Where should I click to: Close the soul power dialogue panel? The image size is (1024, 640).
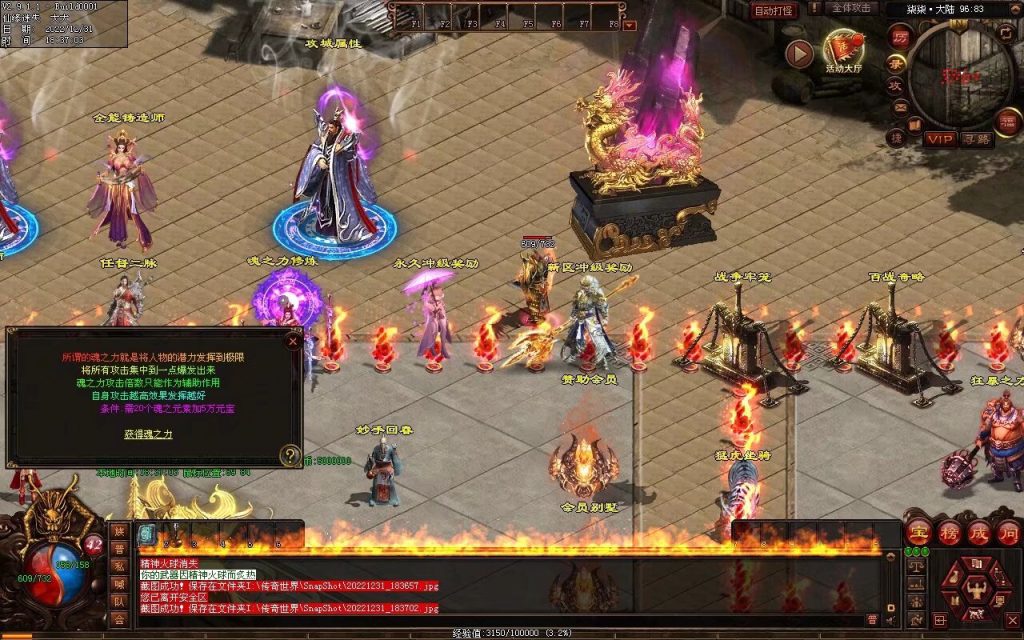pos(293,340)
